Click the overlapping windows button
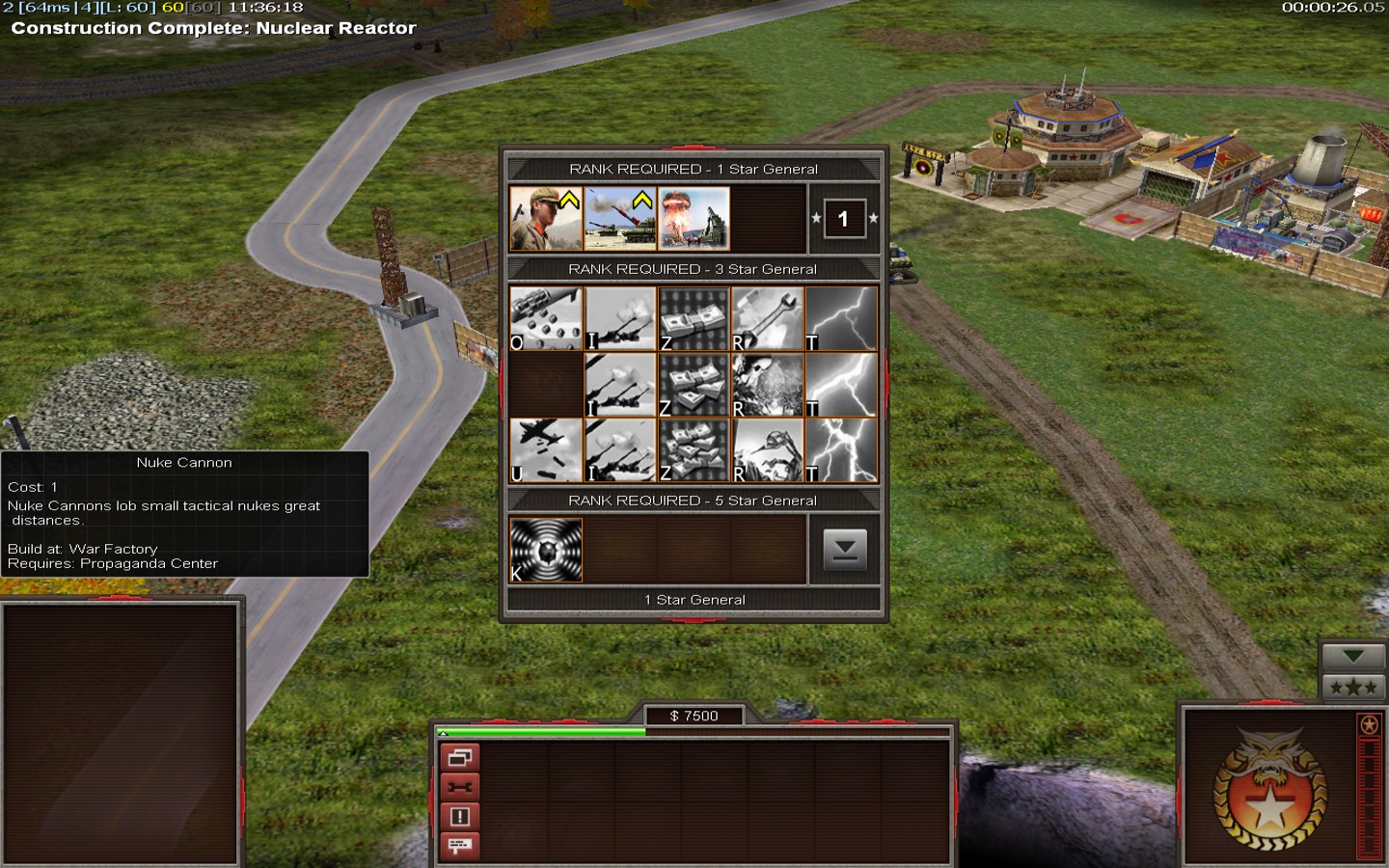Image resolution: width=1389 pixels, height=868 pixels. [x=460, y=758]
